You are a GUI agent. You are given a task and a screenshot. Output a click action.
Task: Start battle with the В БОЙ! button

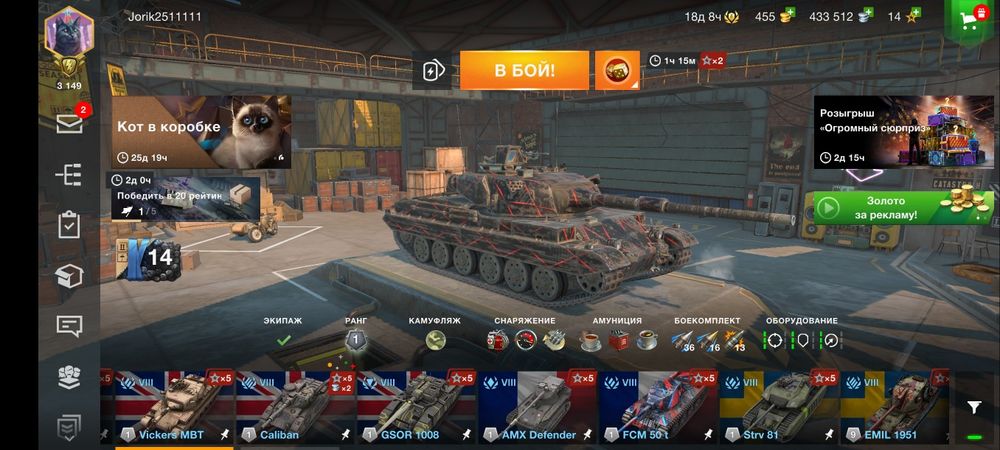coord(524,70)
